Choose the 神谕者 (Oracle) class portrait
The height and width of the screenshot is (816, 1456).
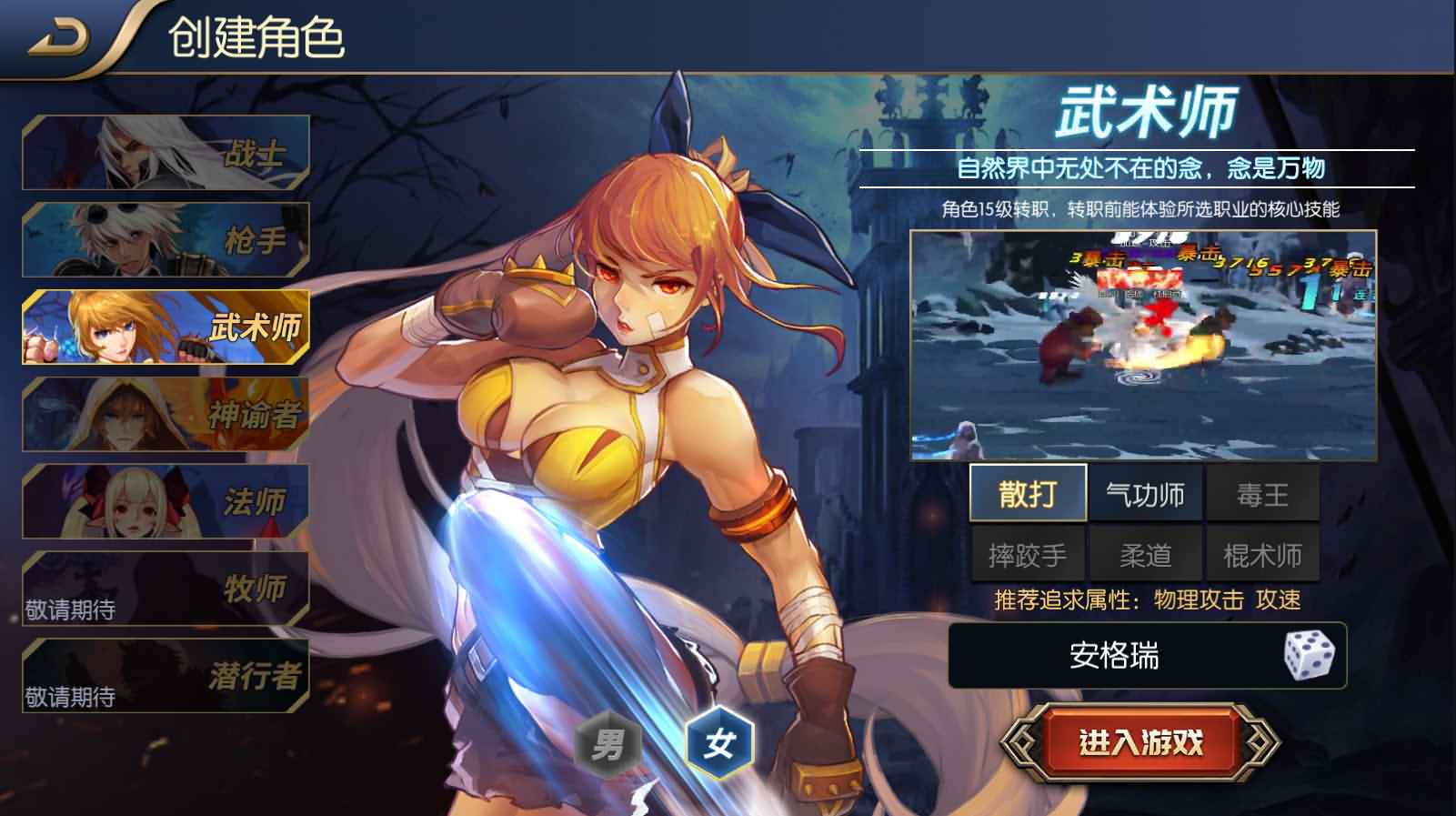pos(166,414)
